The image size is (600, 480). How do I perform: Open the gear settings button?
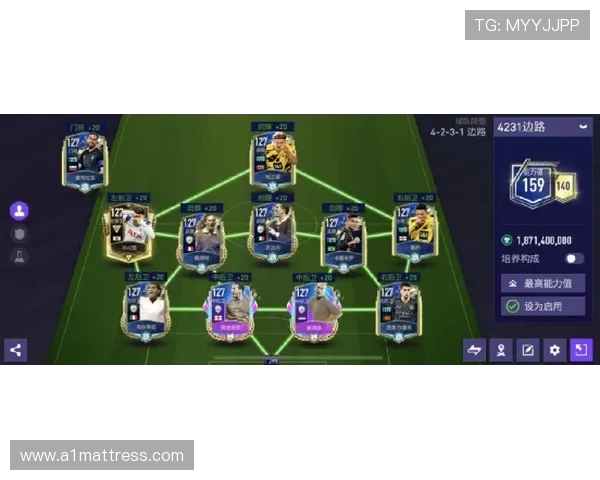[x=555, y=350]
